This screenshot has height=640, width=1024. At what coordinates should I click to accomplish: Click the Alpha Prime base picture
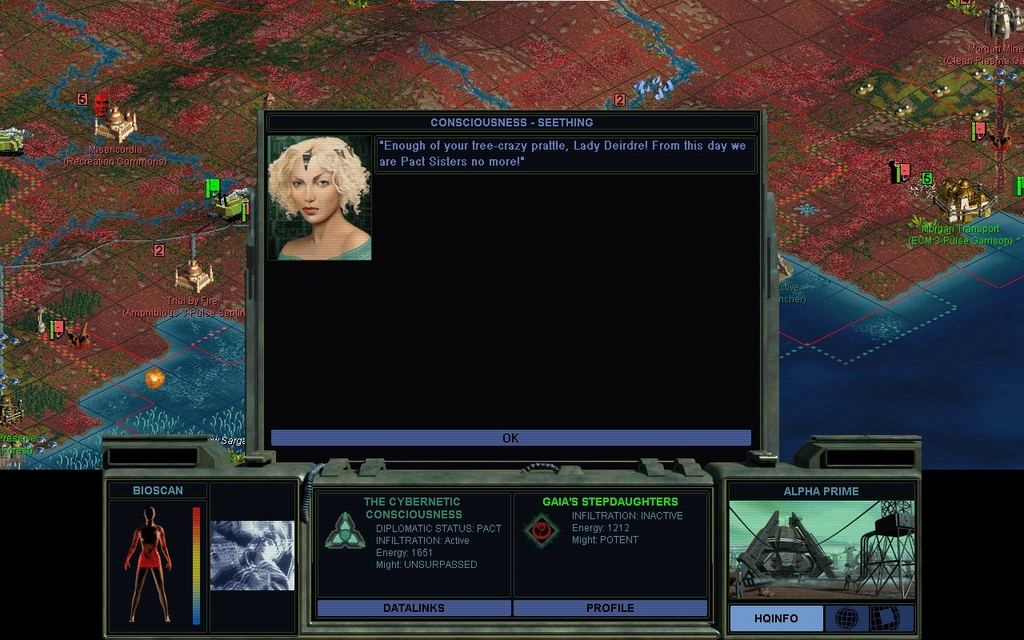[820, 549]
